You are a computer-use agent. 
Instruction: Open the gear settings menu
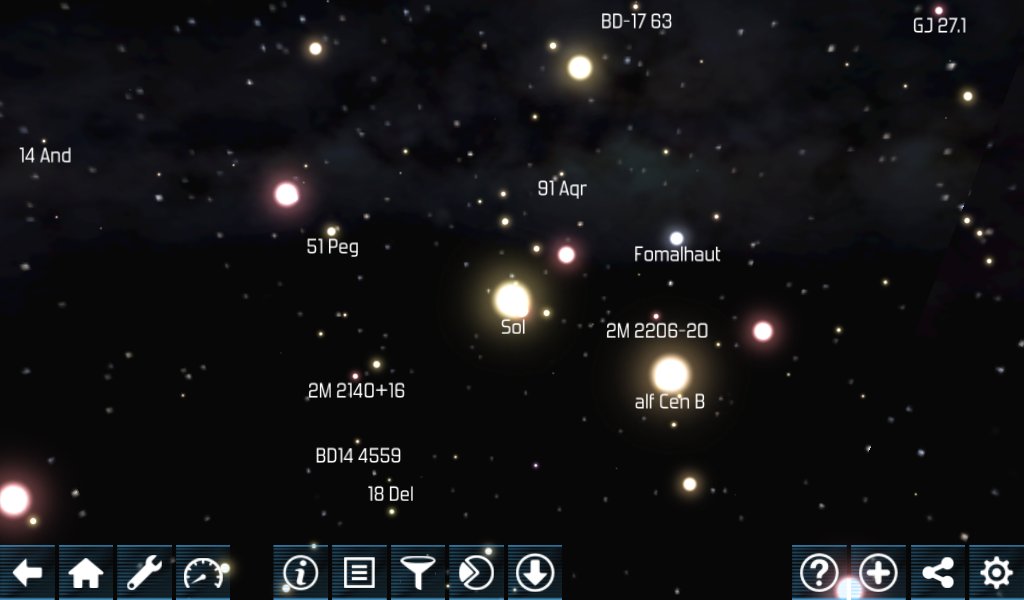[996, 573]
